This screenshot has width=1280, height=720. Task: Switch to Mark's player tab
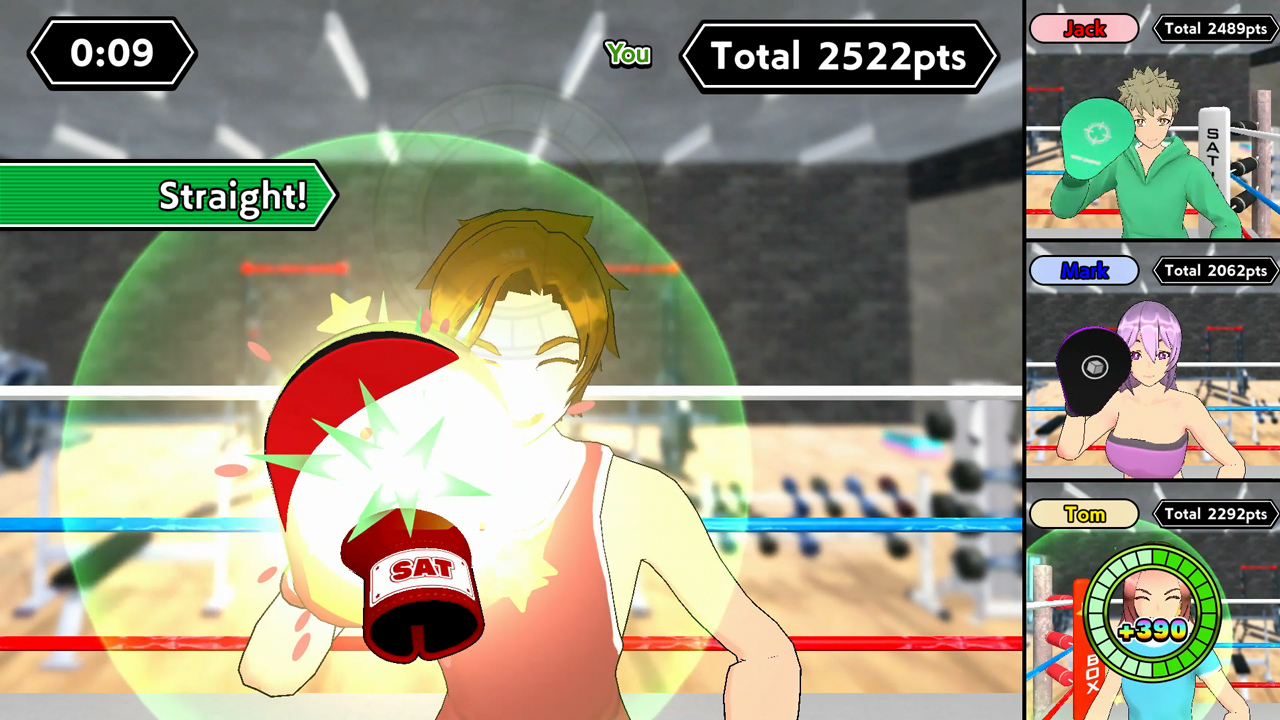pyautogui.click(x=1084, y=270)
